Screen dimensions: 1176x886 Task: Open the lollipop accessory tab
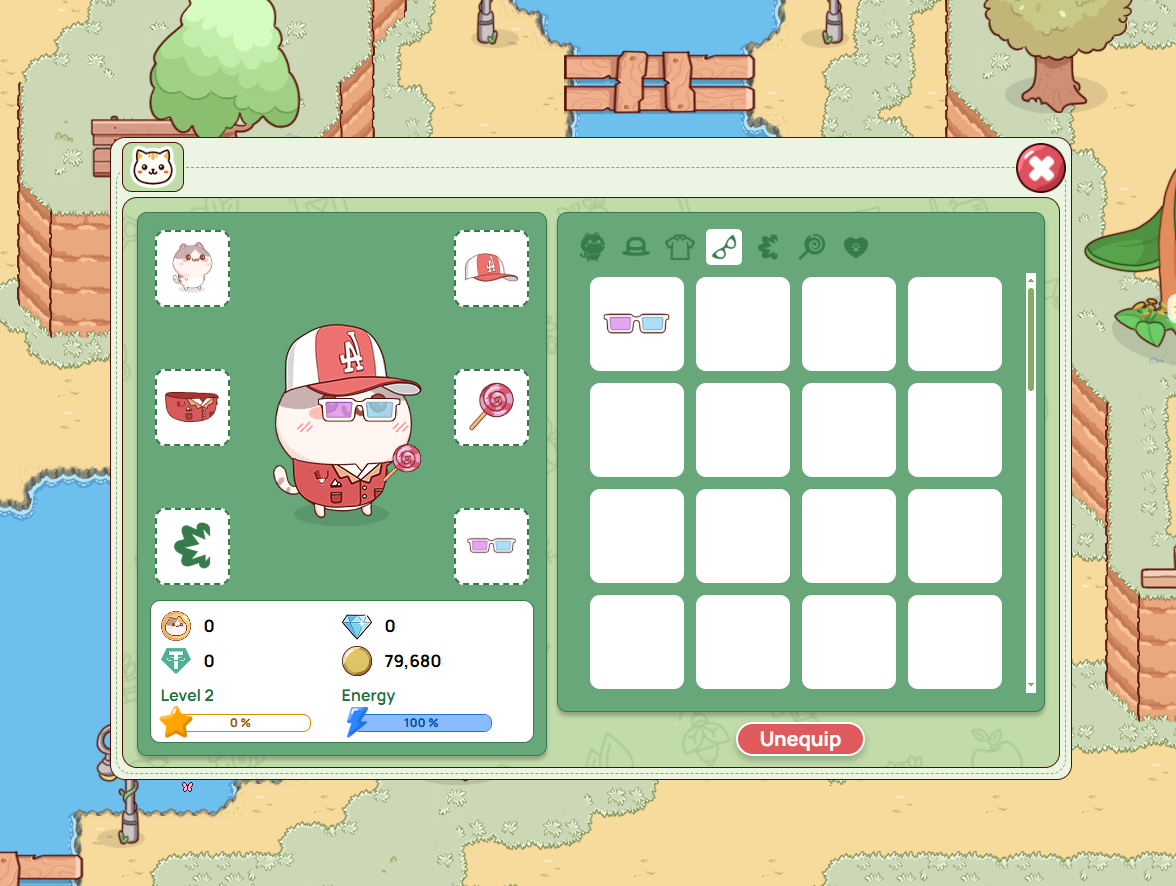coord(812,246)
